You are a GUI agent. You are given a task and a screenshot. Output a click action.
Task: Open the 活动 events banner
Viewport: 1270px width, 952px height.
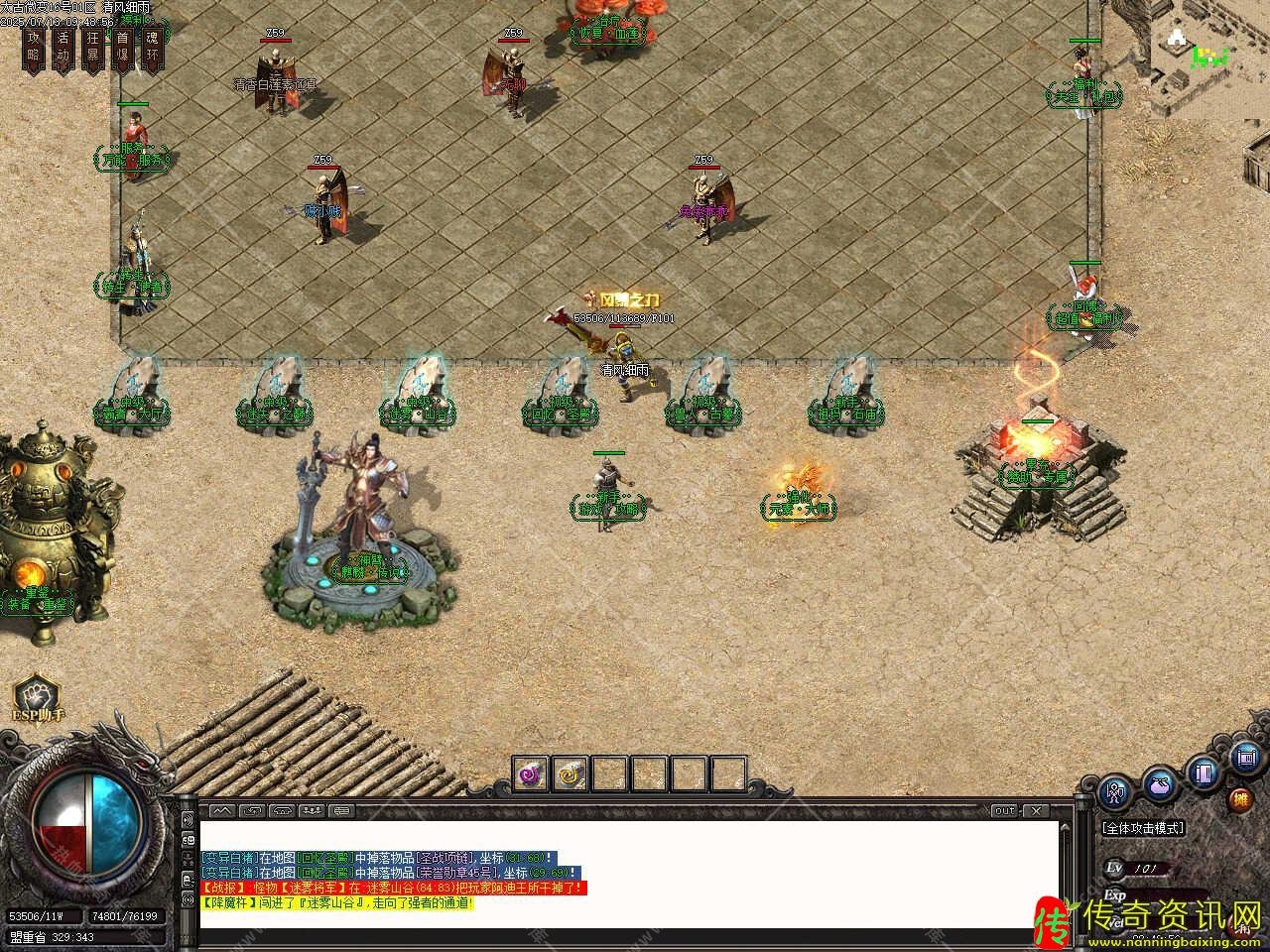[63, 48]
